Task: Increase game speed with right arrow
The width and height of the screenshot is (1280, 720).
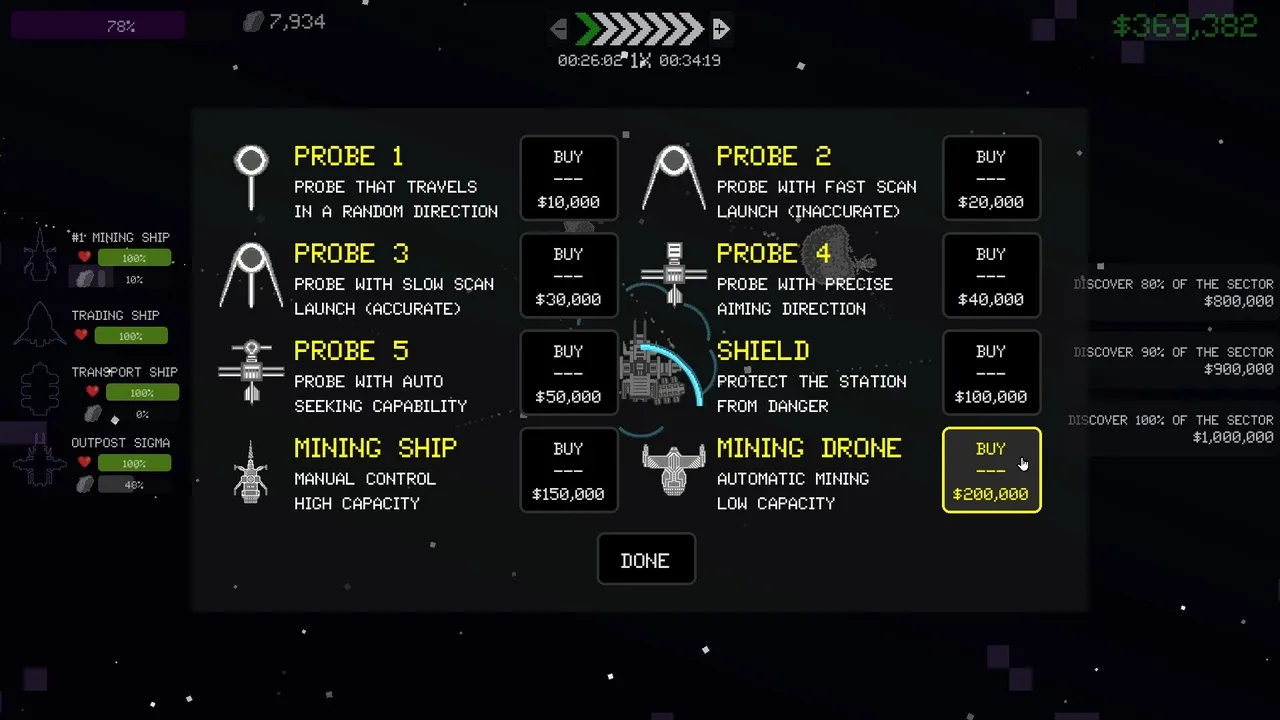Action: 720,30
